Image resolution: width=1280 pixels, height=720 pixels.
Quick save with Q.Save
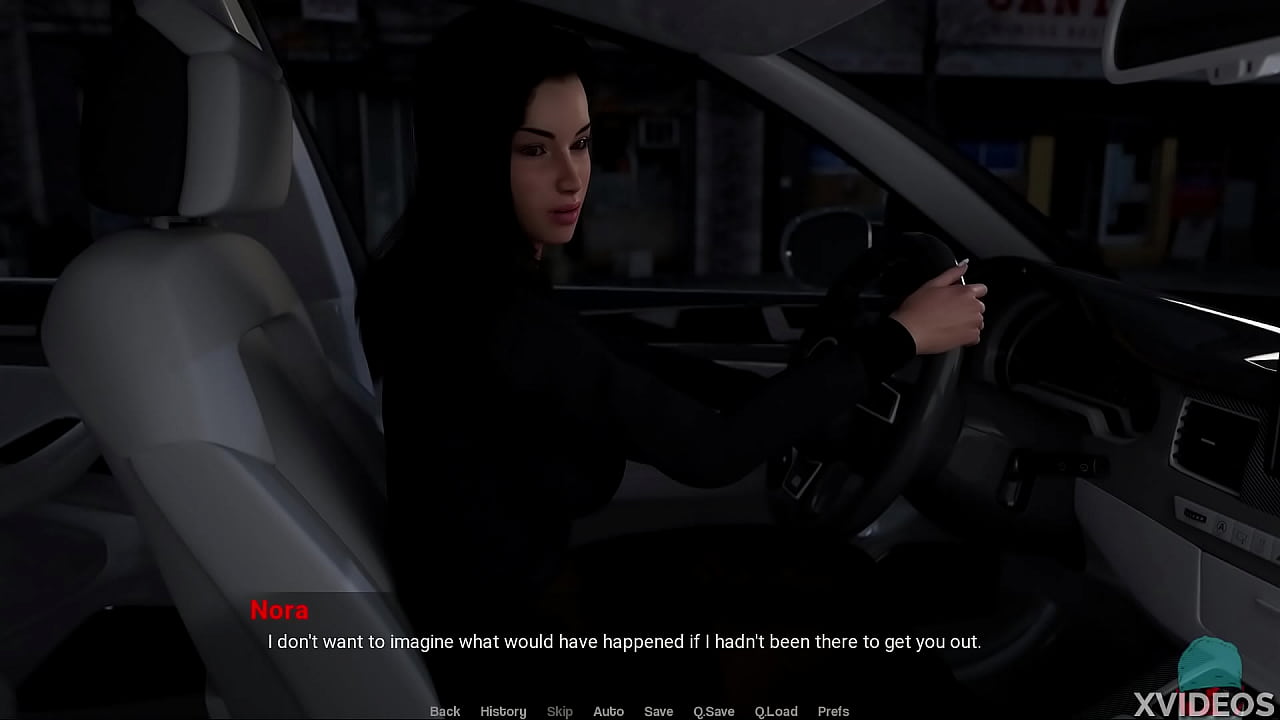coord(714,711)
